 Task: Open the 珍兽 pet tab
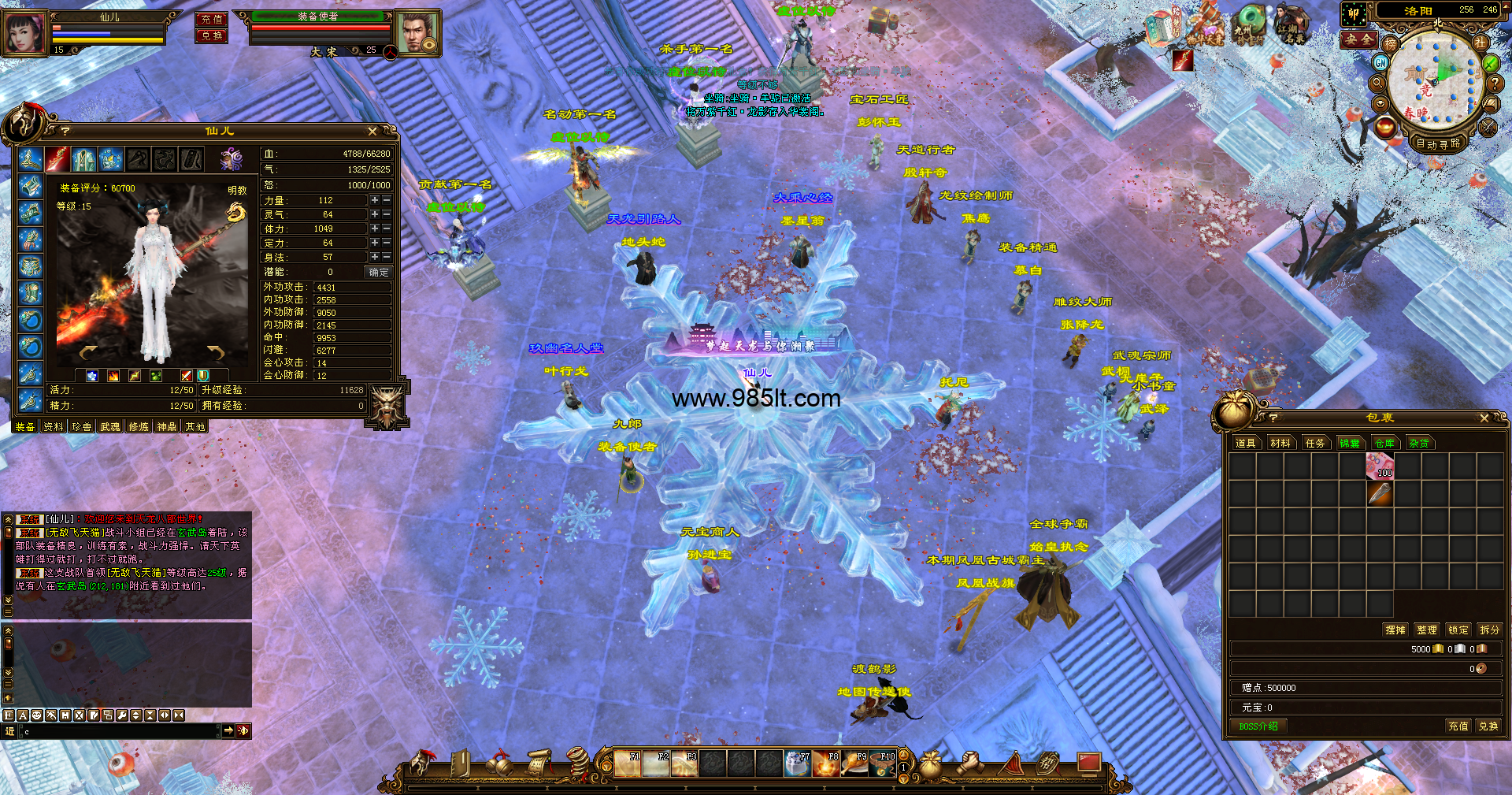[x=82, y=427]
